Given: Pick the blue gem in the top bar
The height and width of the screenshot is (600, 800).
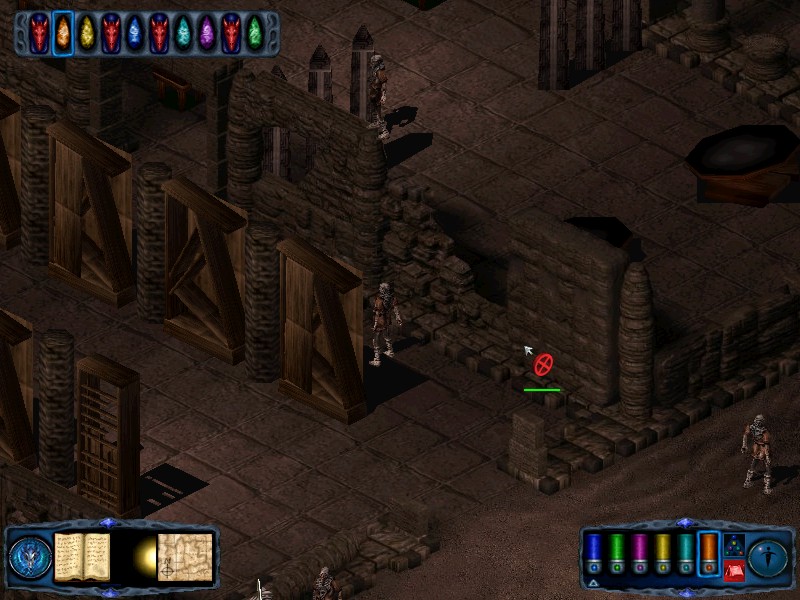Looking at the screenshot, I should [135, 33].
